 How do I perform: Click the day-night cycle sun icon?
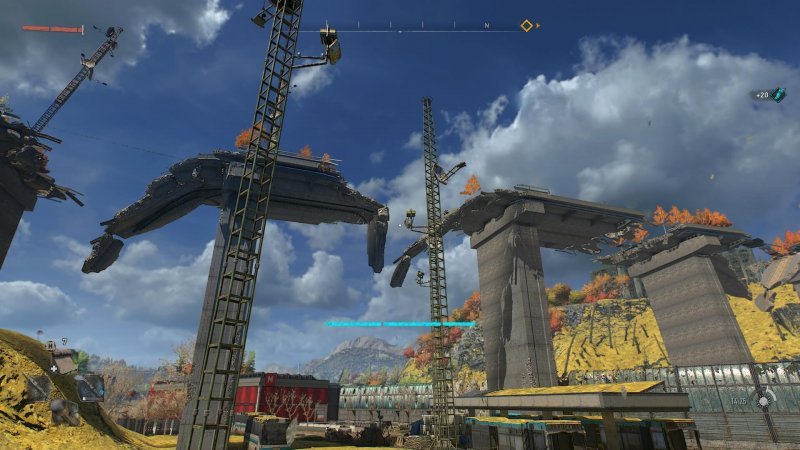point(765,400)
